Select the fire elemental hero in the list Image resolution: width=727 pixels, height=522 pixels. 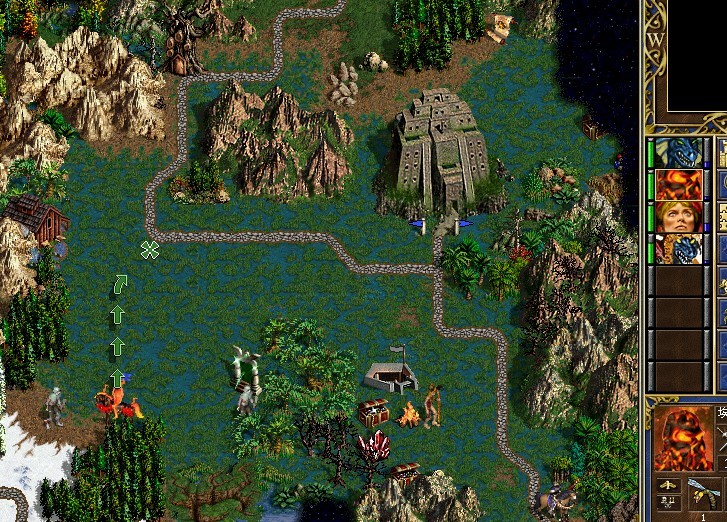pyautogui.click(x=680, y=185)
